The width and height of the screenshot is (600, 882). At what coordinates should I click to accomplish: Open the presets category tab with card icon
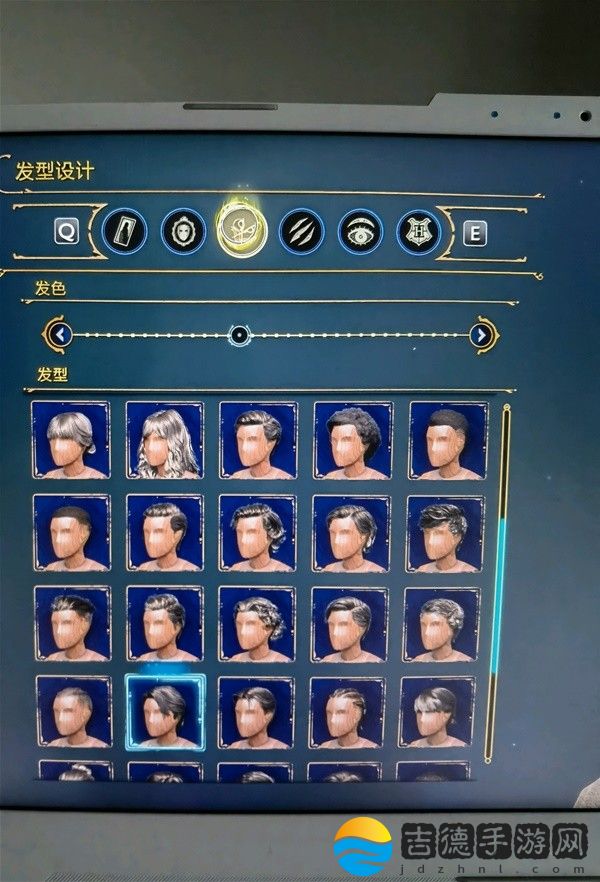click(x=124, y=232)
